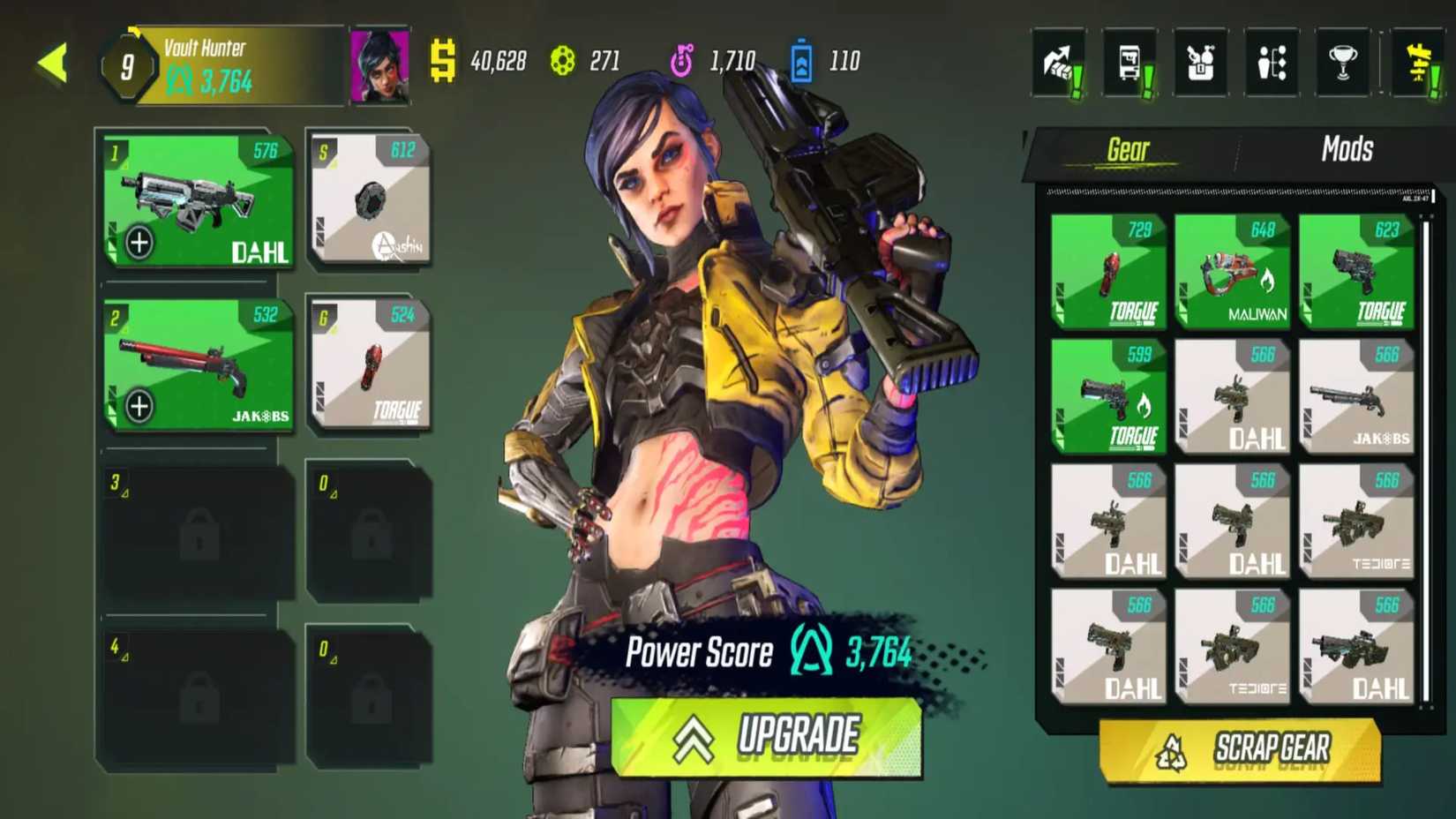Select the pink key resource icon

coord(680,60)
